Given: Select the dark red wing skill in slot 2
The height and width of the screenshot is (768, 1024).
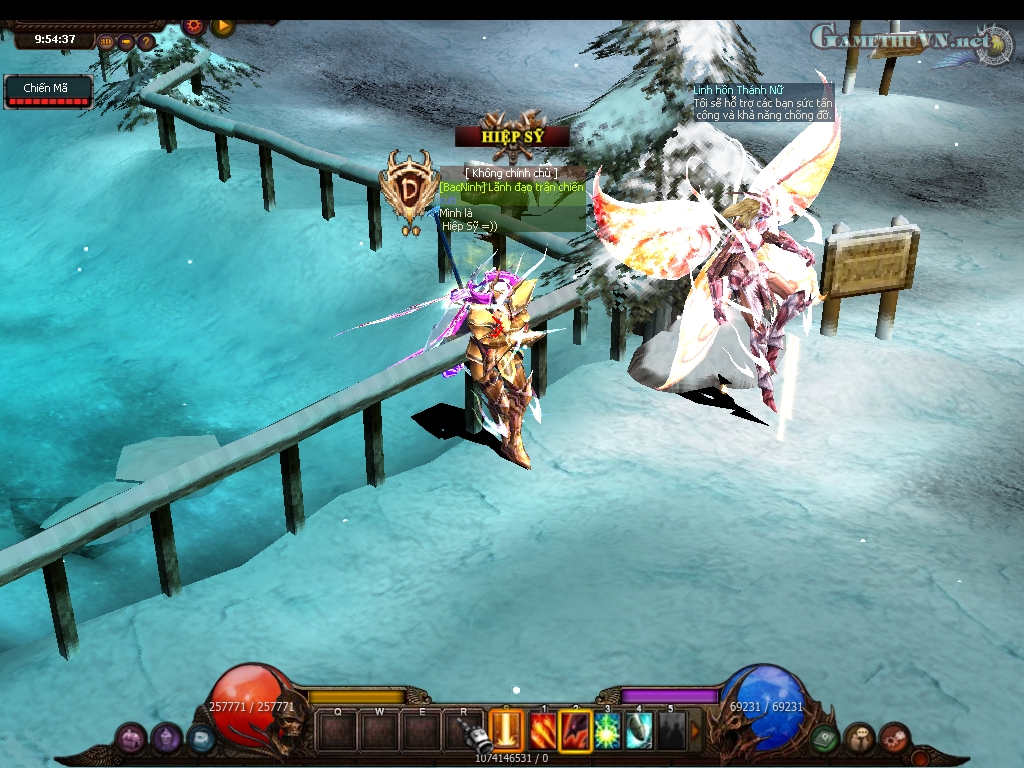Looking at the screenshot, I should pyautogui.click(x=575, y=731).
